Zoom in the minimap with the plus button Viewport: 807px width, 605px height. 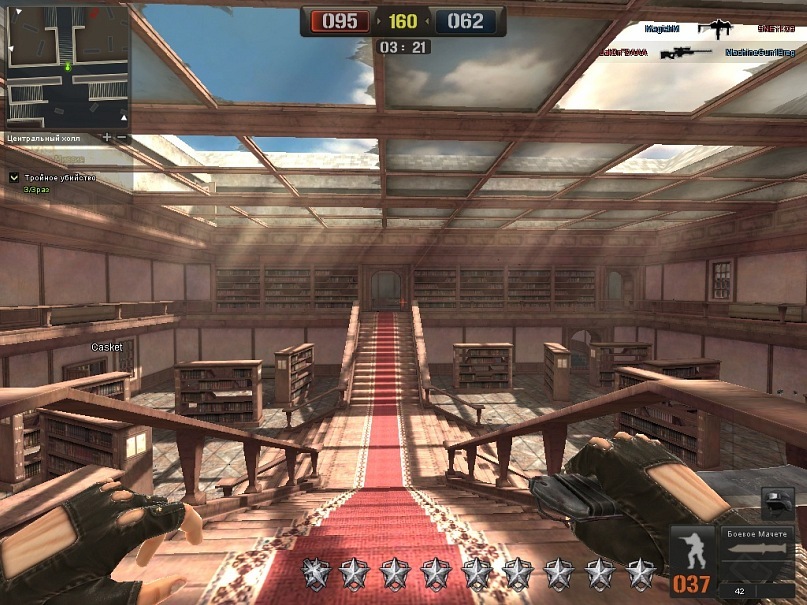point(107,137)
